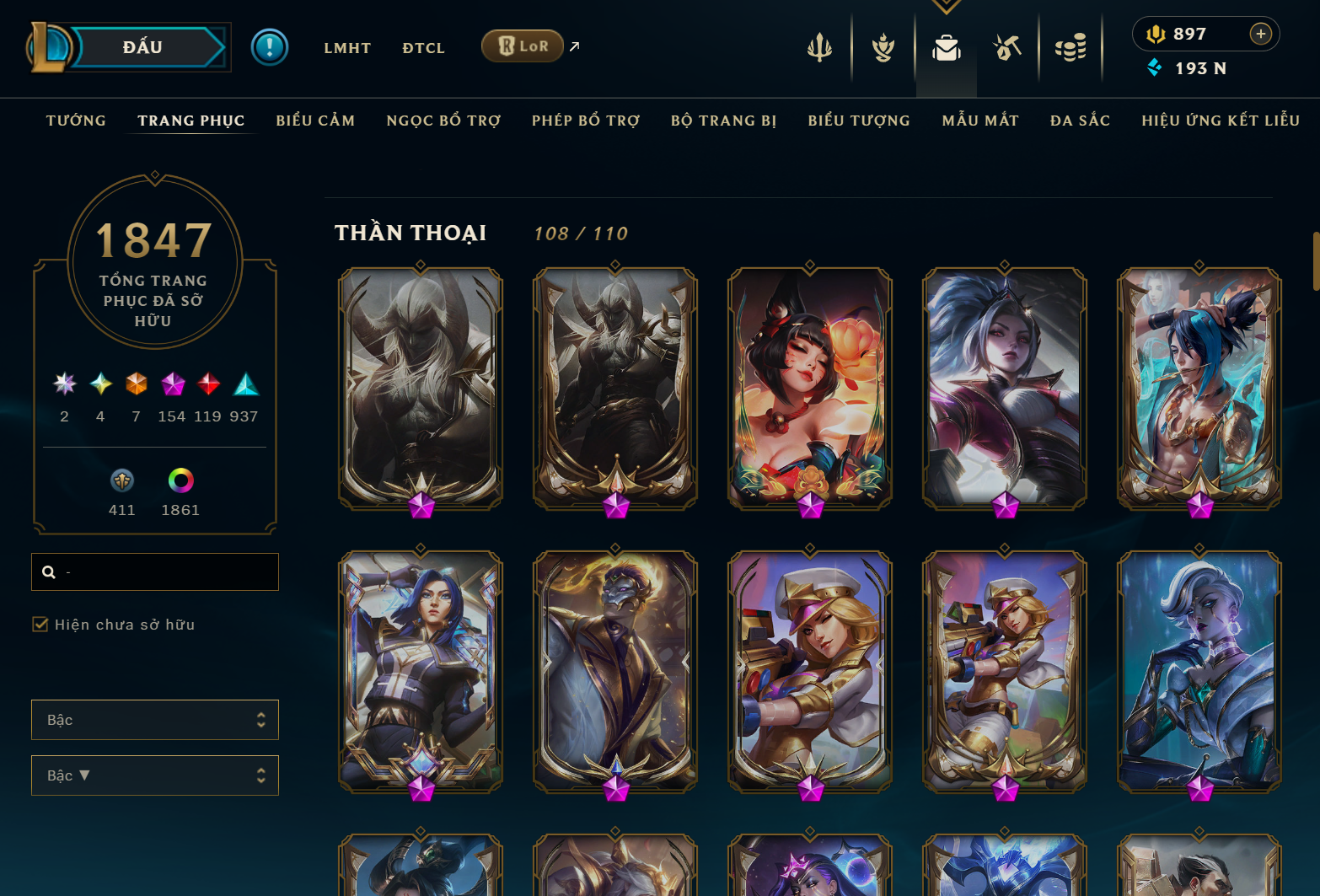Image resolution: width=1320 pixels, height=896 pixels.
Task: Open the Bậc sort dropdown with arrow
Action: coord(155,775)
